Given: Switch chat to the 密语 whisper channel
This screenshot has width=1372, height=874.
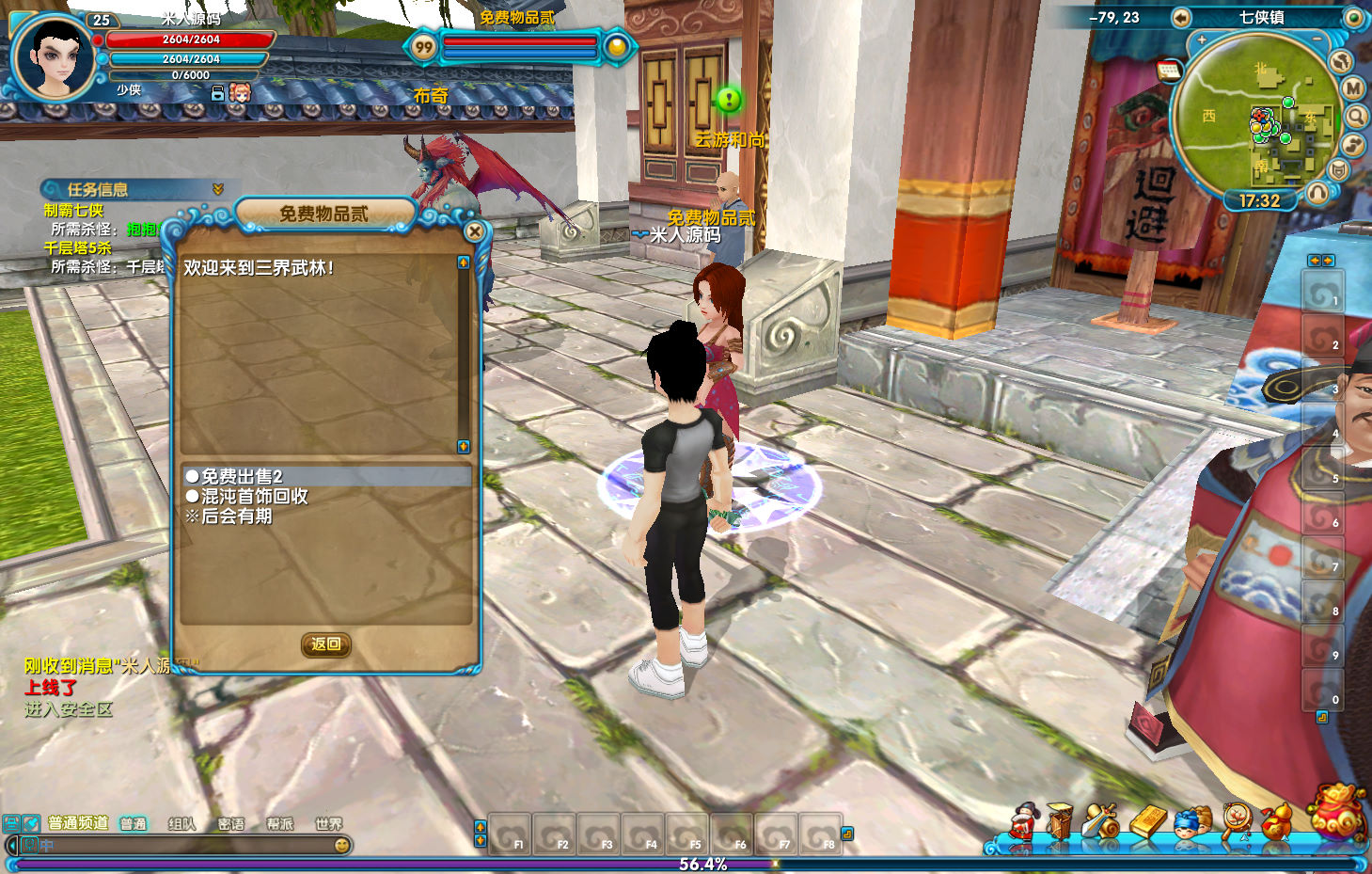Looking at the screenshot, I should pyautogui.click(x=230, y=824).
